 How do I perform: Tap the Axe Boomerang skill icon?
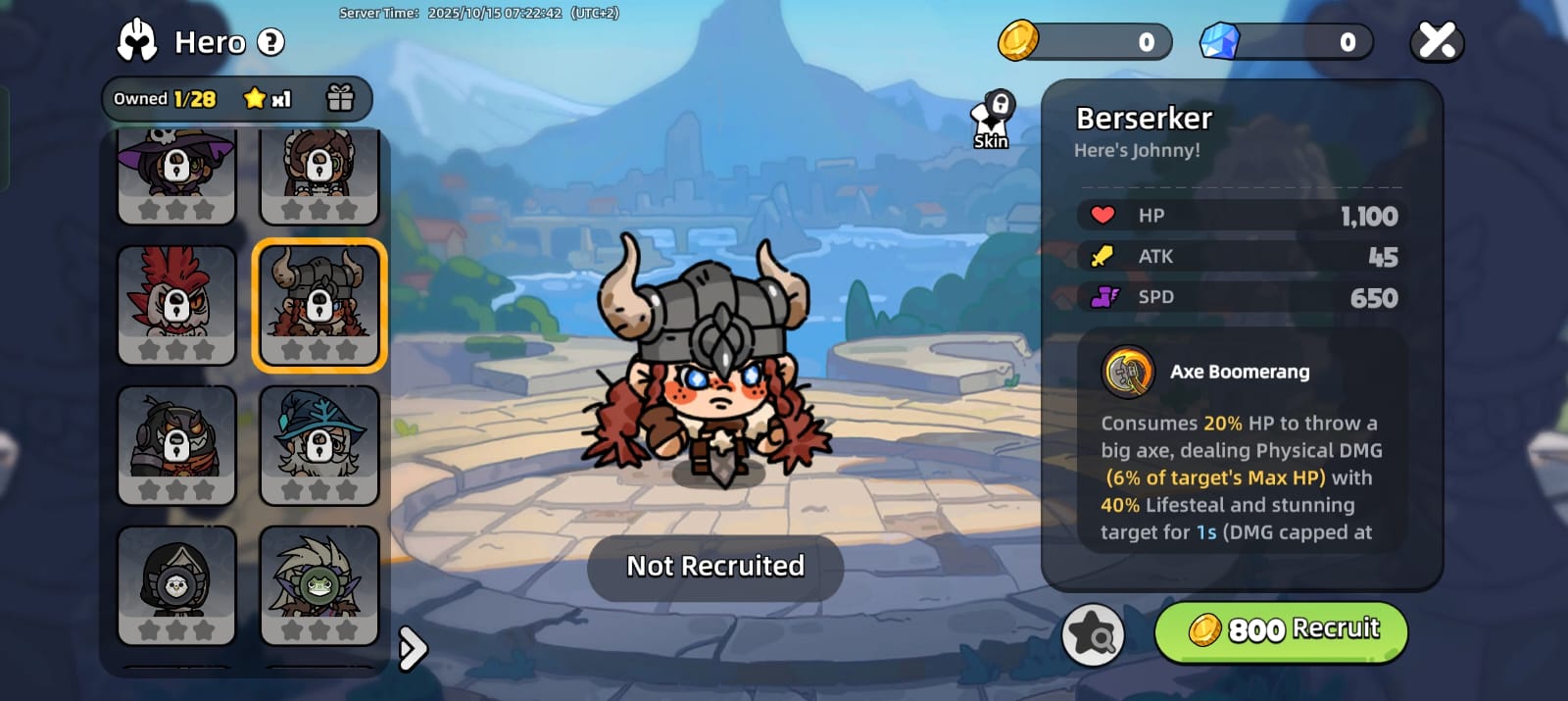coord(1128,373)
